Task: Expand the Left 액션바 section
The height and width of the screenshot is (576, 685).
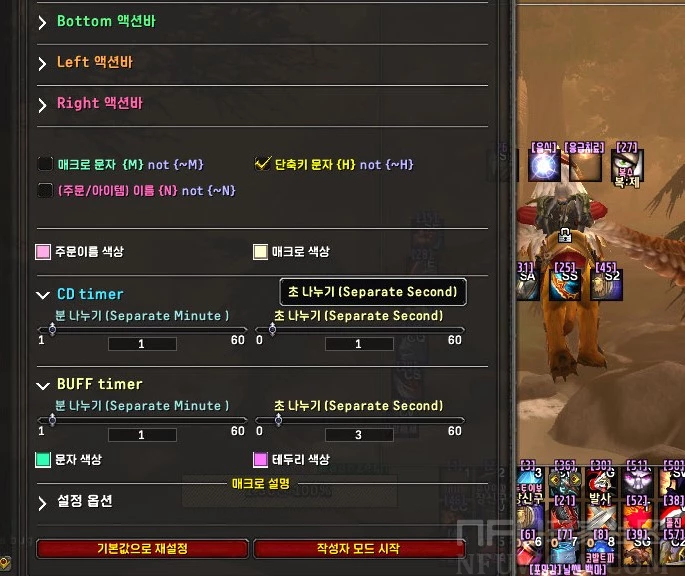Action: coord(43,63)
